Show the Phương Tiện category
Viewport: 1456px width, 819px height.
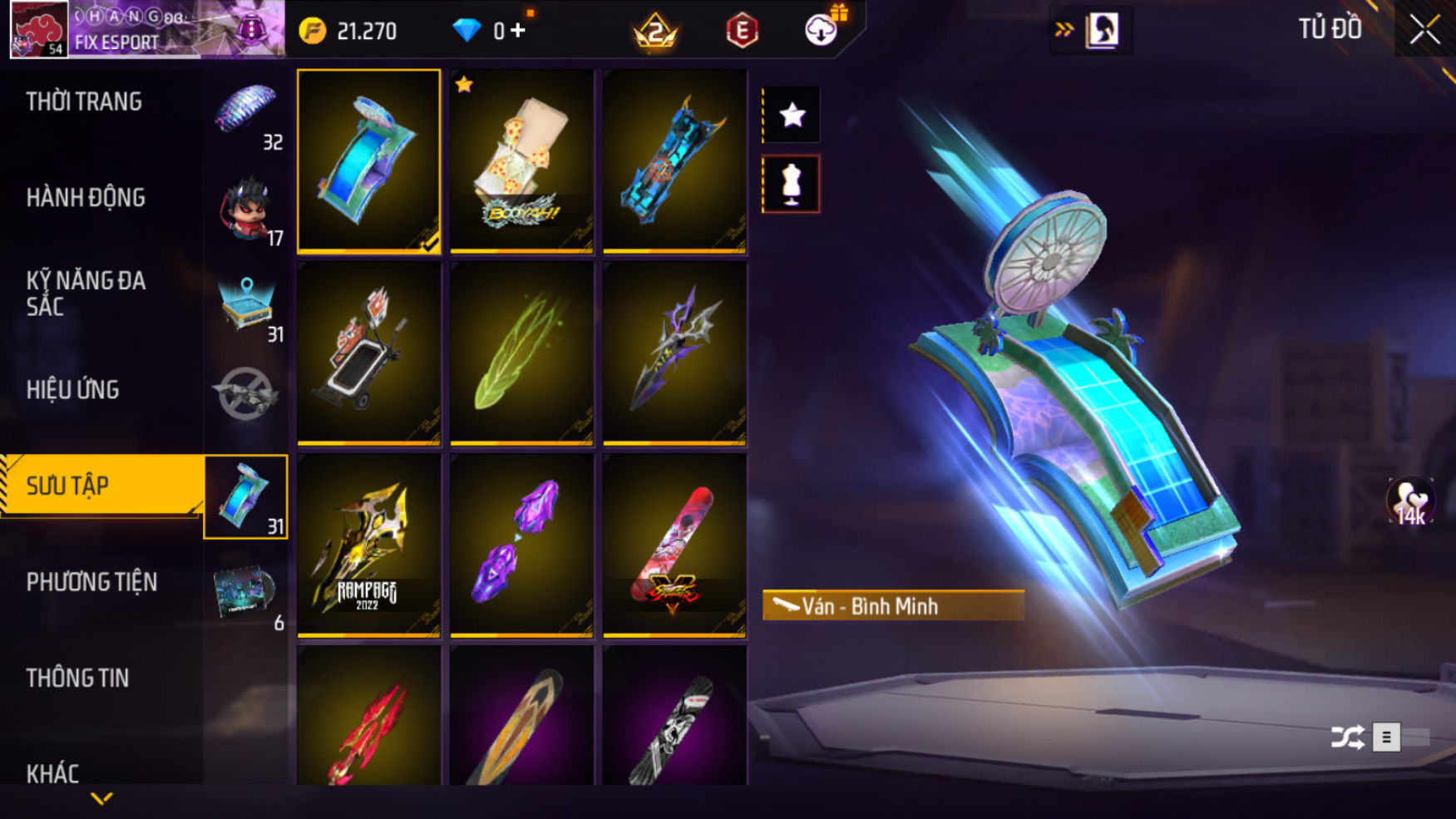(x=91, y=582)
